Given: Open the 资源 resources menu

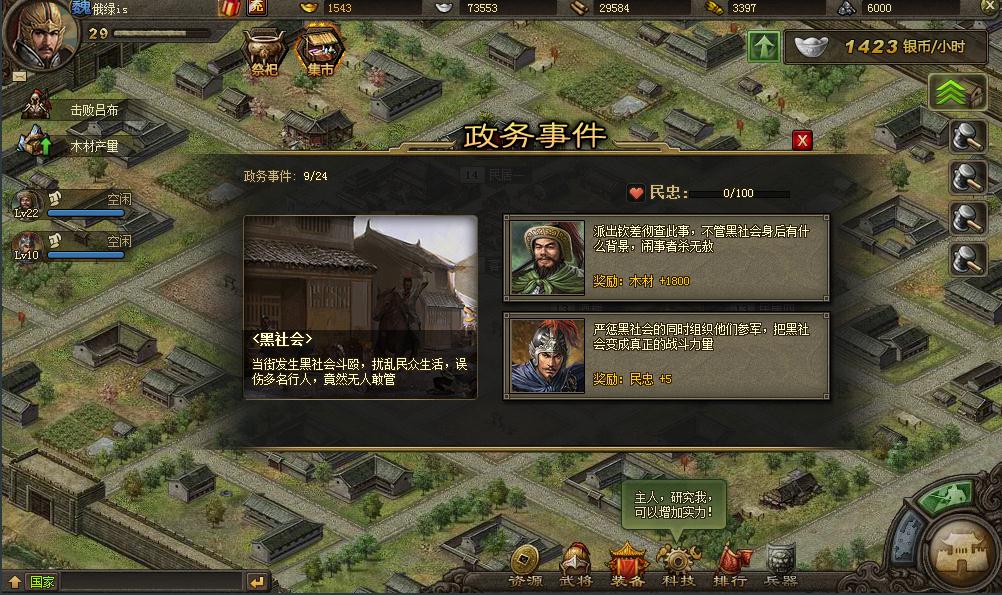Looking at the screenshot, I should click(526, 568).
